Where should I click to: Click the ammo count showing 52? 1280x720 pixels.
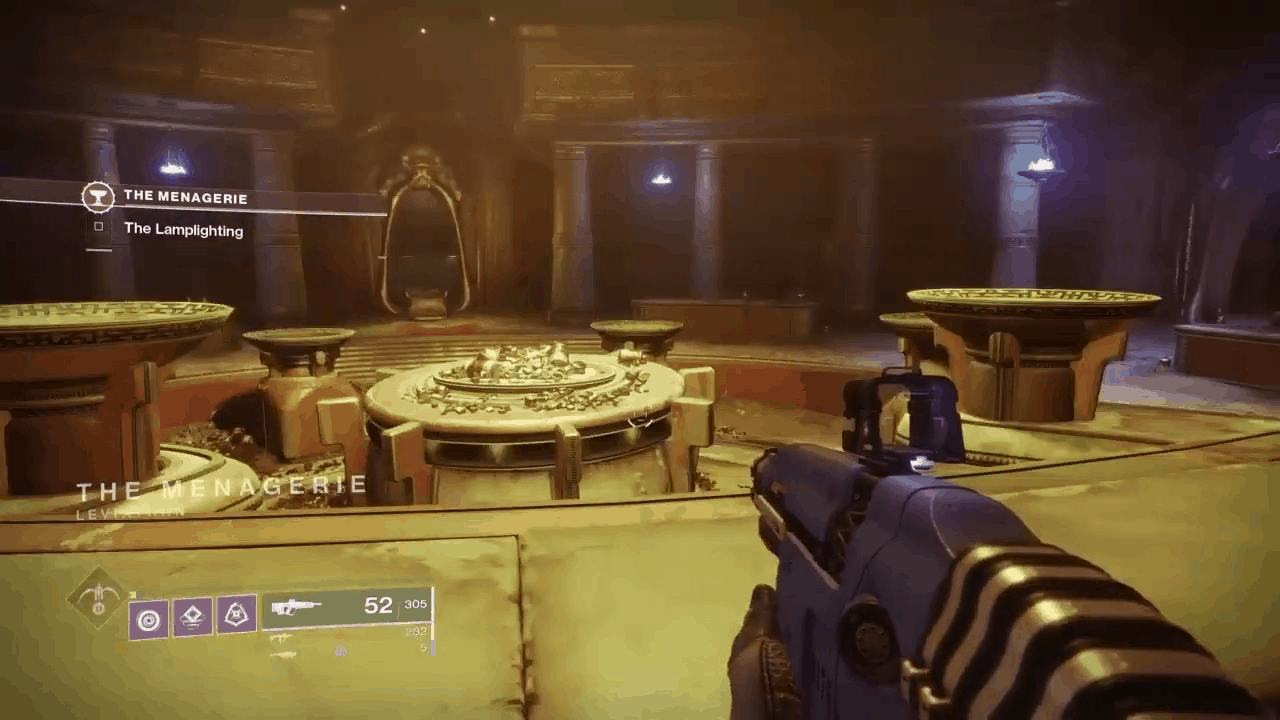[x=379, y=605]
